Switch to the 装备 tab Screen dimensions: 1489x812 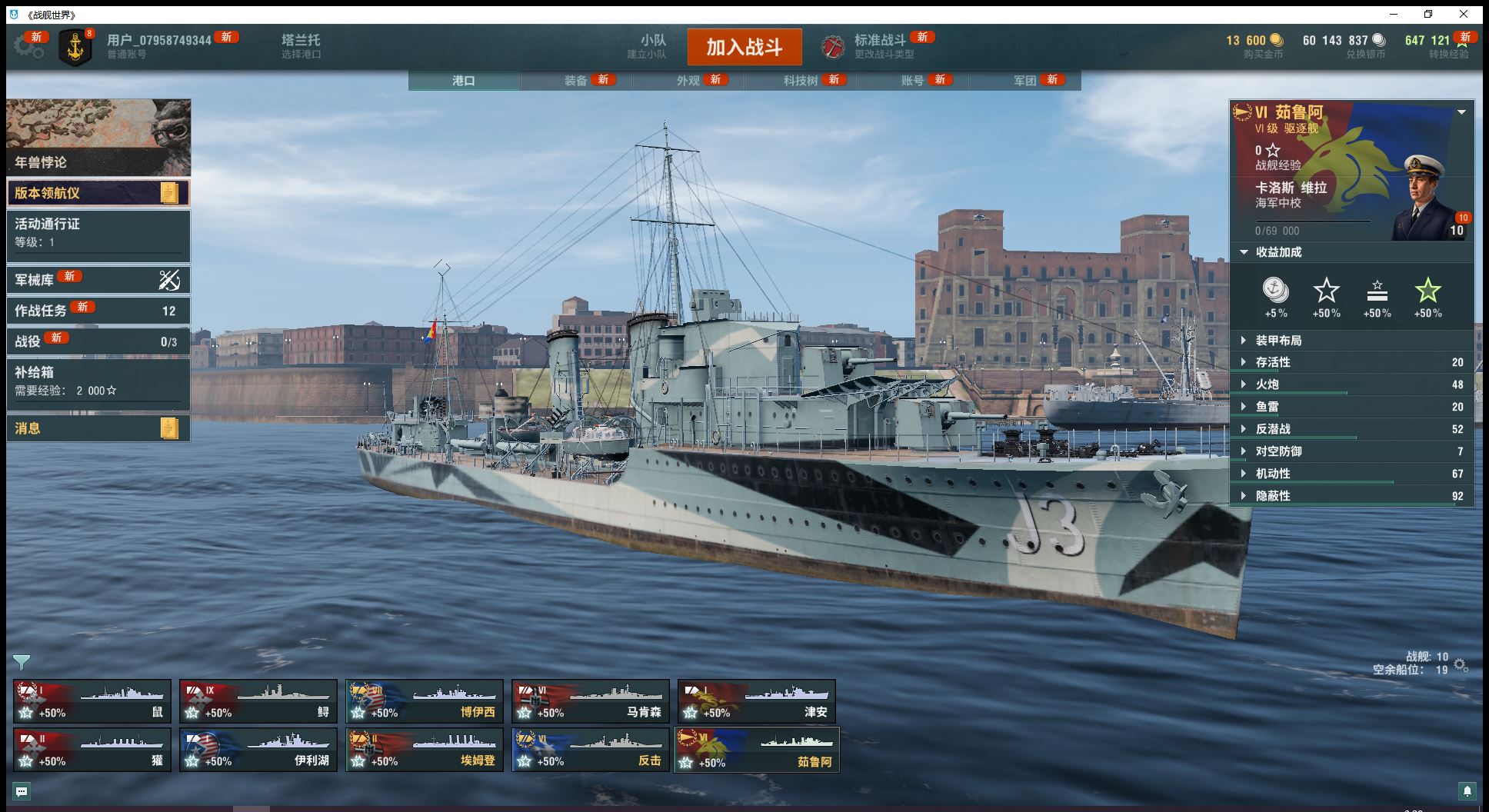[576, 80]
